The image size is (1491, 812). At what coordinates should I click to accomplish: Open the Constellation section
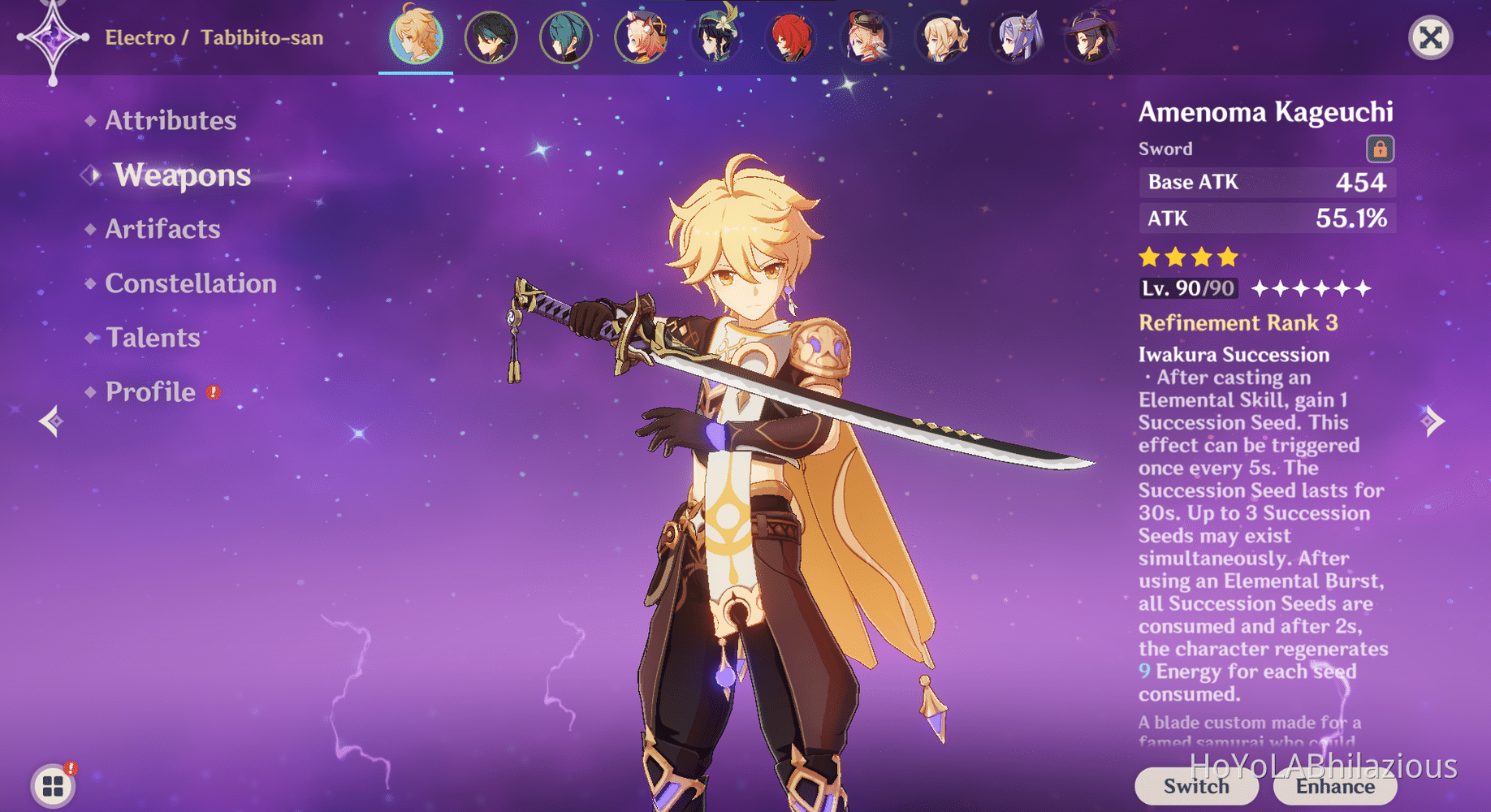click(x=190, y=283)
